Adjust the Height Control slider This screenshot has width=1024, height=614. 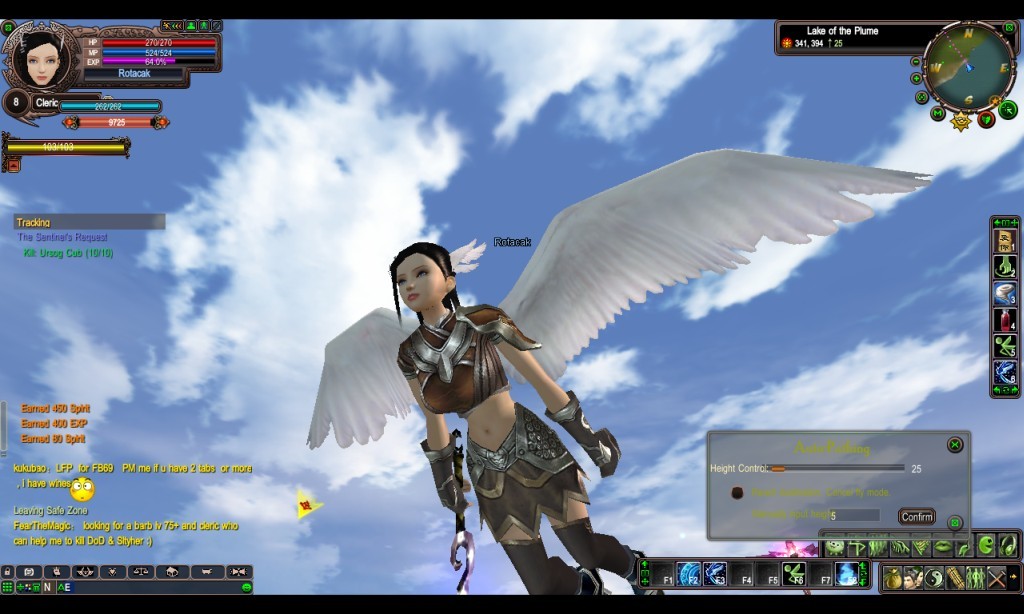coord(778,468)
